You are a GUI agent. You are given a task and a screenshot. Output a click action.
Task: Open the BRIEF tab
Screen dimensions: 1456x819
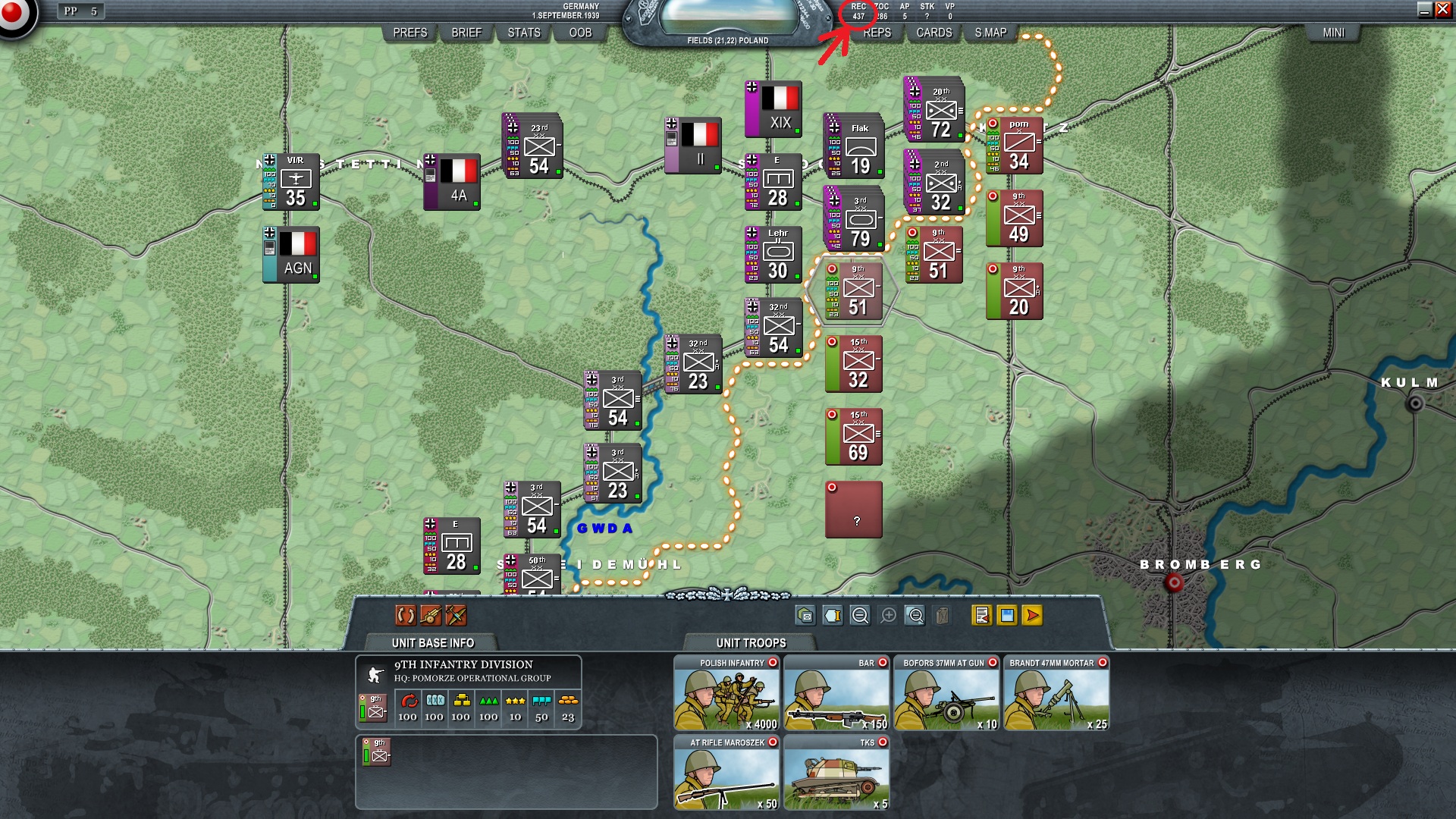tap(466, 33)
